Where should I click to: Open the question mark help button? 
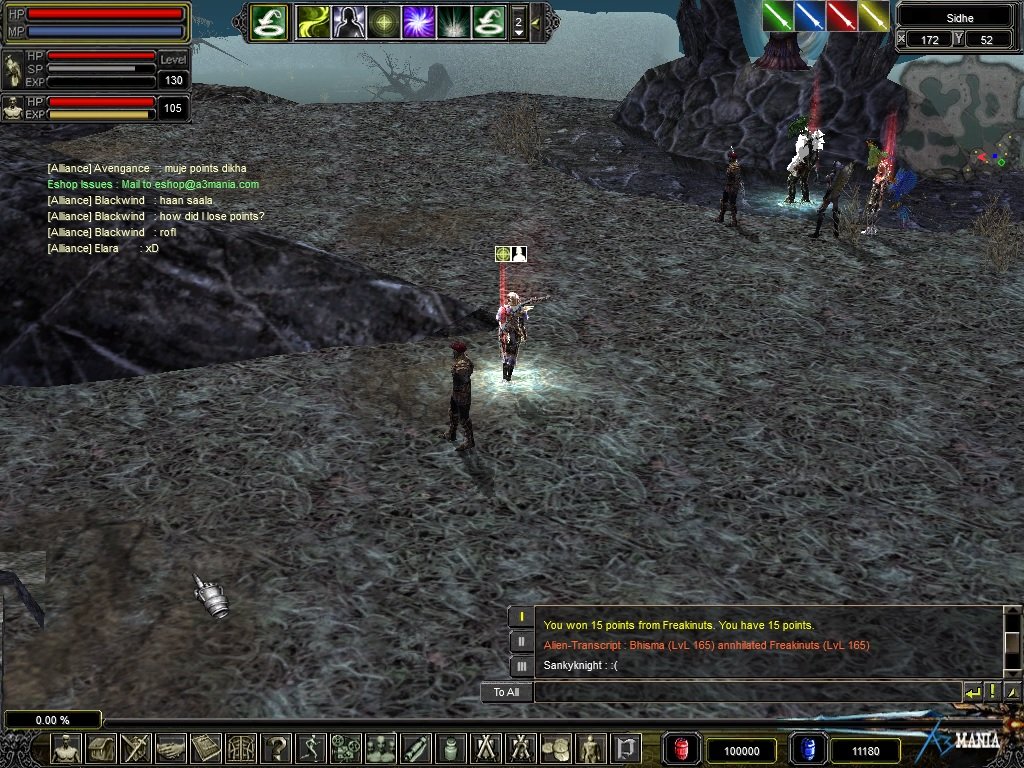pos(276,748)
